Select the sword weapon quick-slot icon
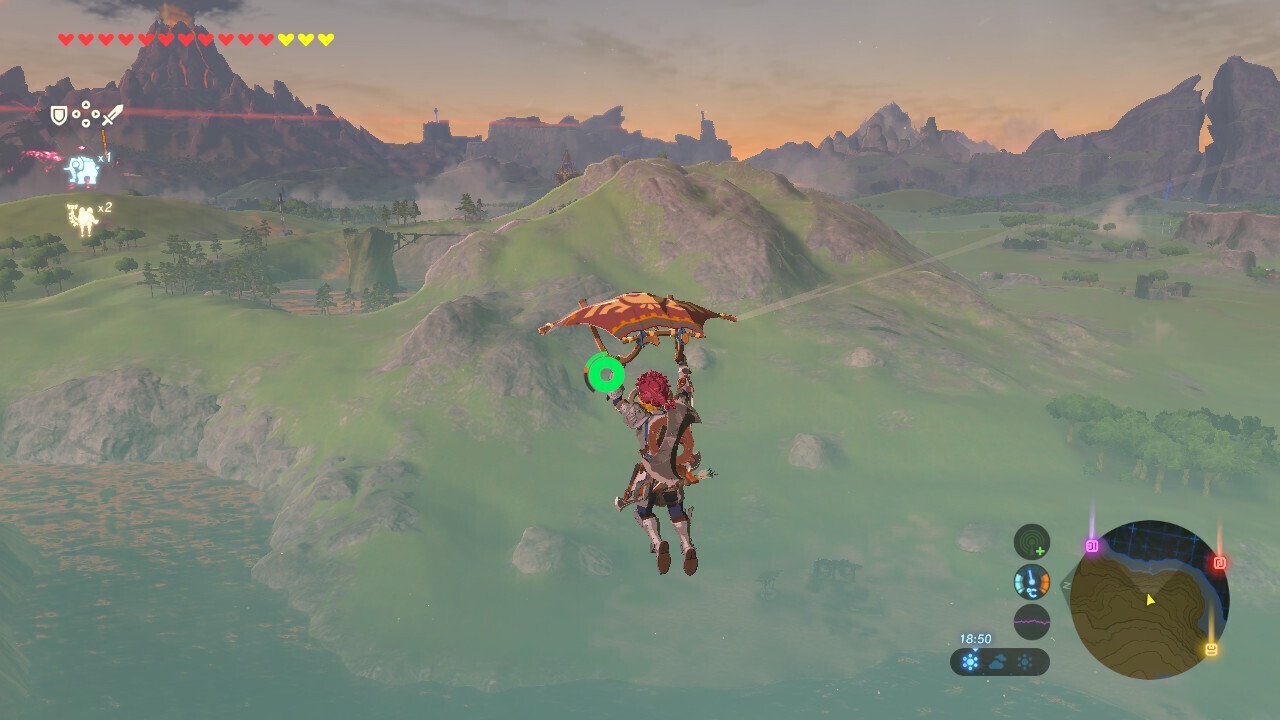1280x720 pixels. [x=112, y=115]
